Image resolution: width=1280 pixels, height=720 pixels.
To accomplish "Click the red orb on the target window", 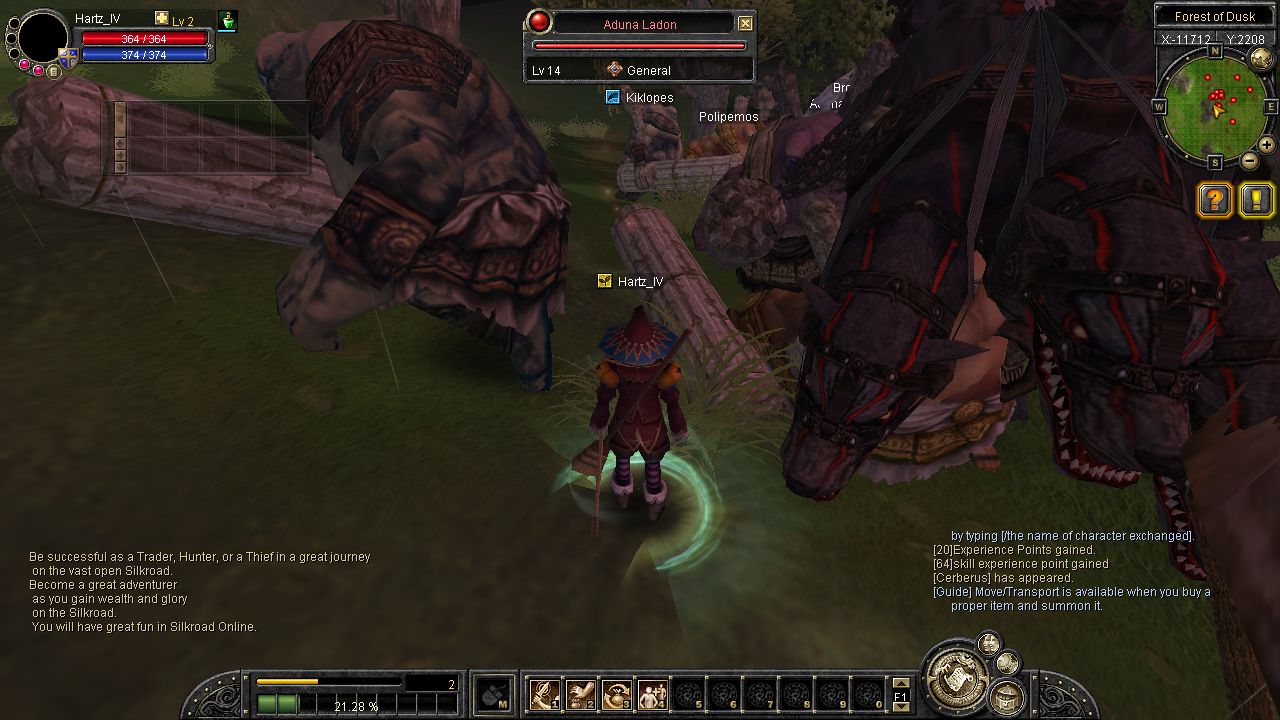I will click(x=539, y=22).
